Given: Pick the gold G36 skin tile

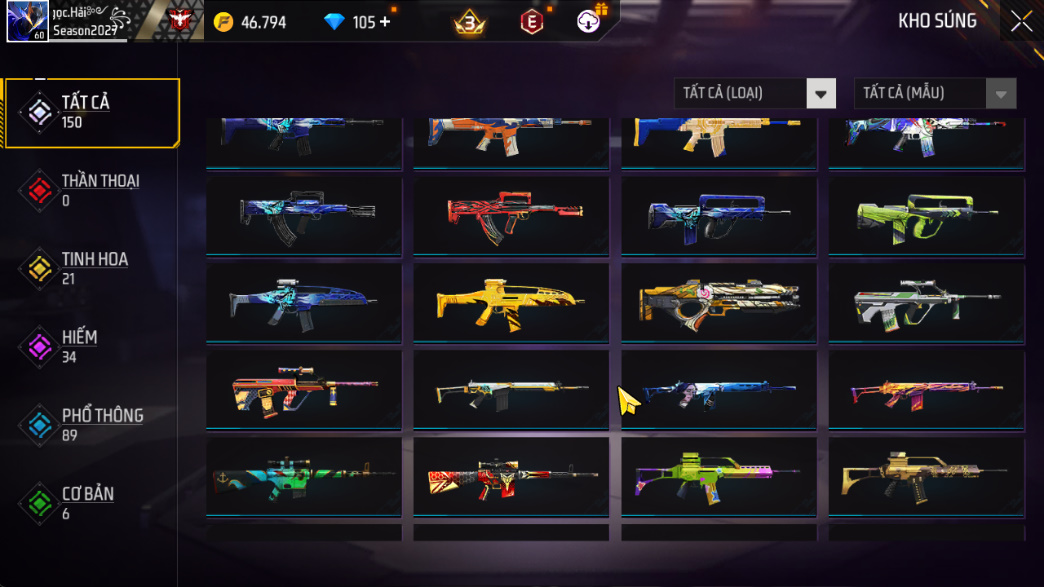Looking at the screenshot, I should (x=926, y=476).
